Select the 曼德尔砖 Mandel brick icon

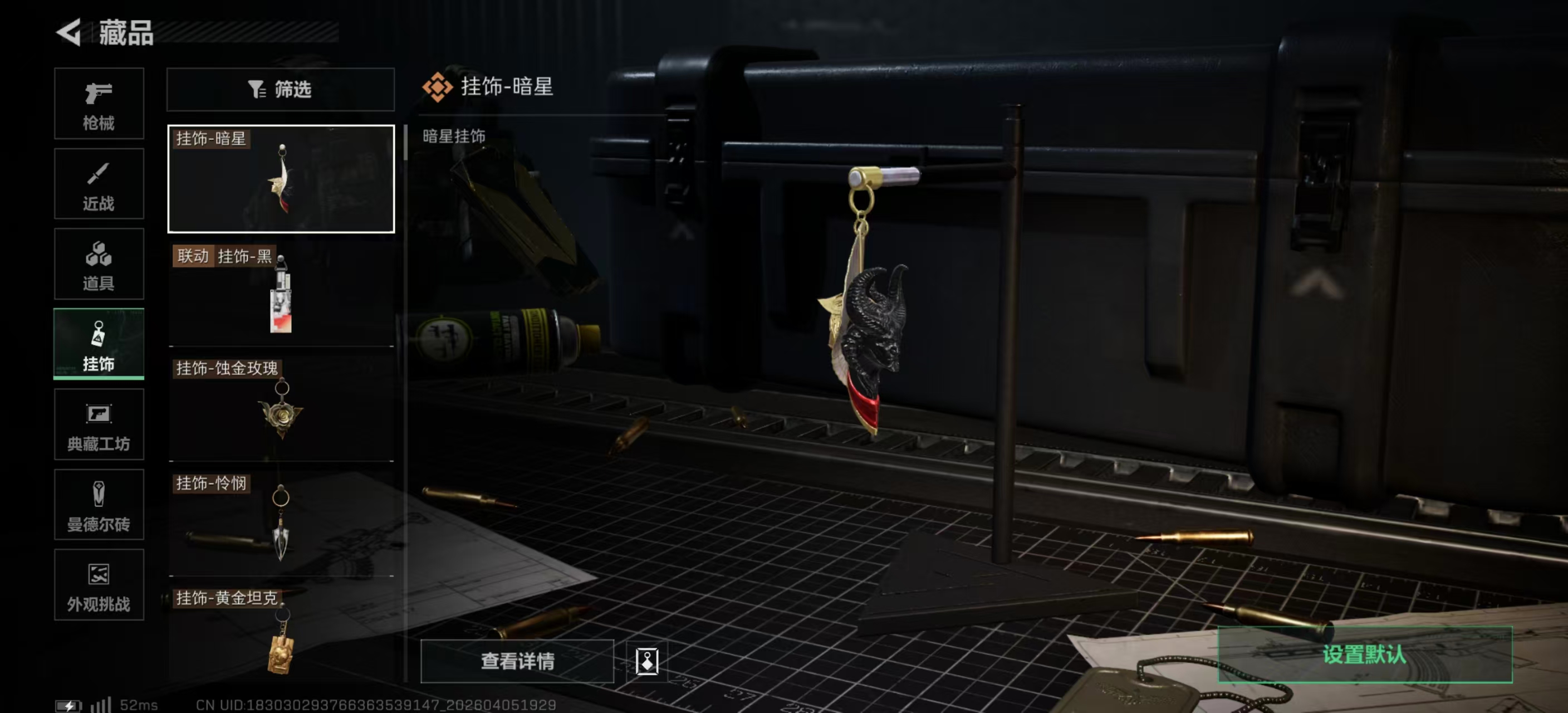pos(99,505)
